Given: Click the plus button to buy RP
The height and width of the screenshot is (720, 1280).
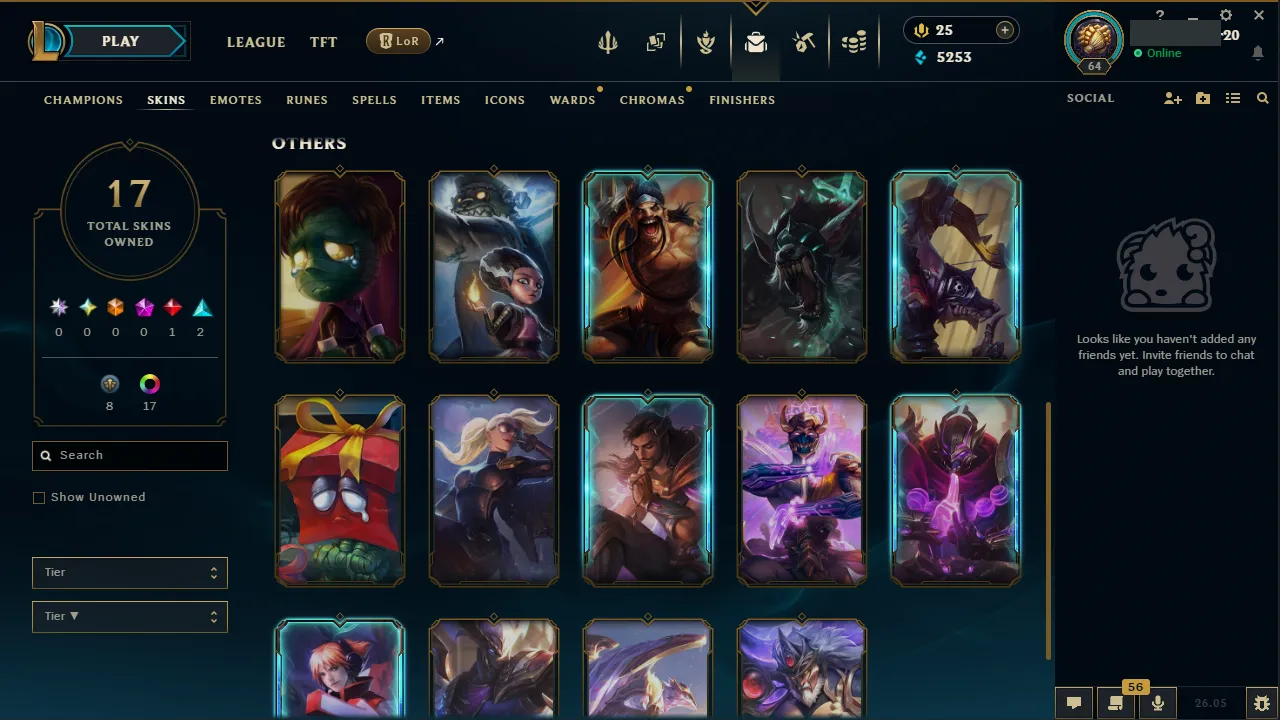Looking at the screenshot, I should click(x=1004, y=30).
